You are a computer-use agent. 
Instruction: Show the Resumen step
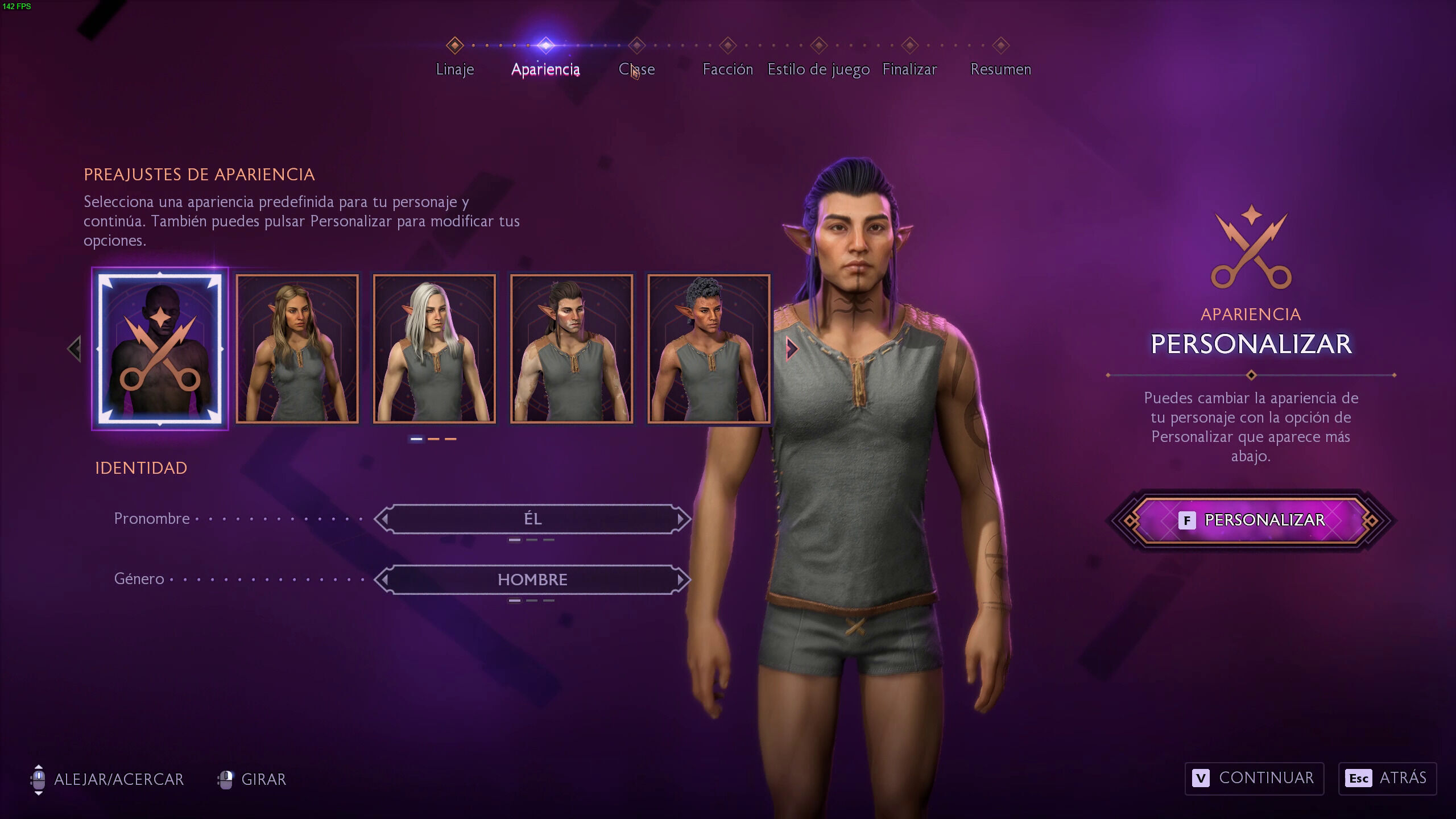click(x=1000, y=69)
